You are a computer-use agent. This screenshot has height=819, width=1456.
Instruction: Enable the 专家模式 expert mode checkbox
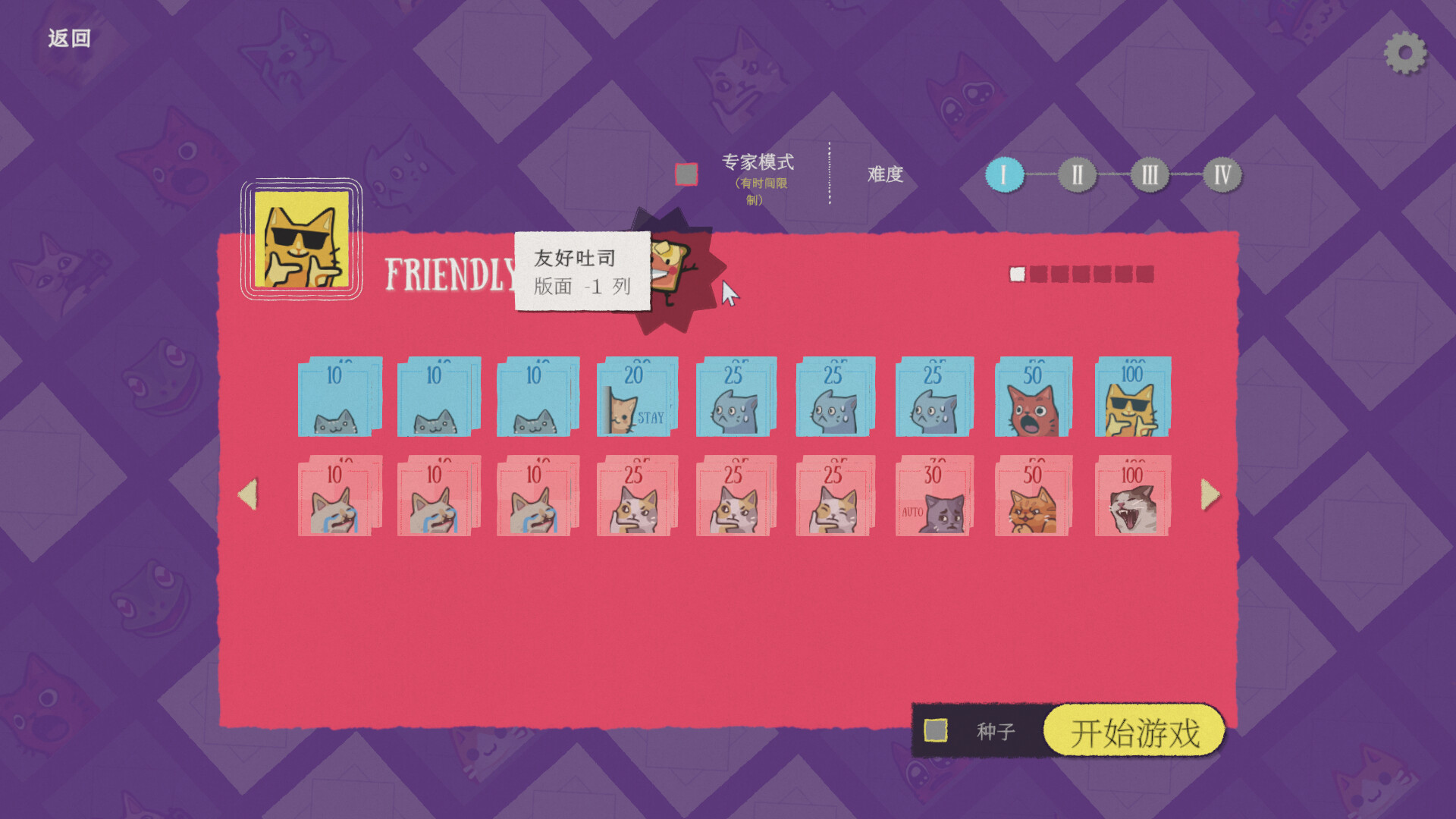[x=685, y=173]
